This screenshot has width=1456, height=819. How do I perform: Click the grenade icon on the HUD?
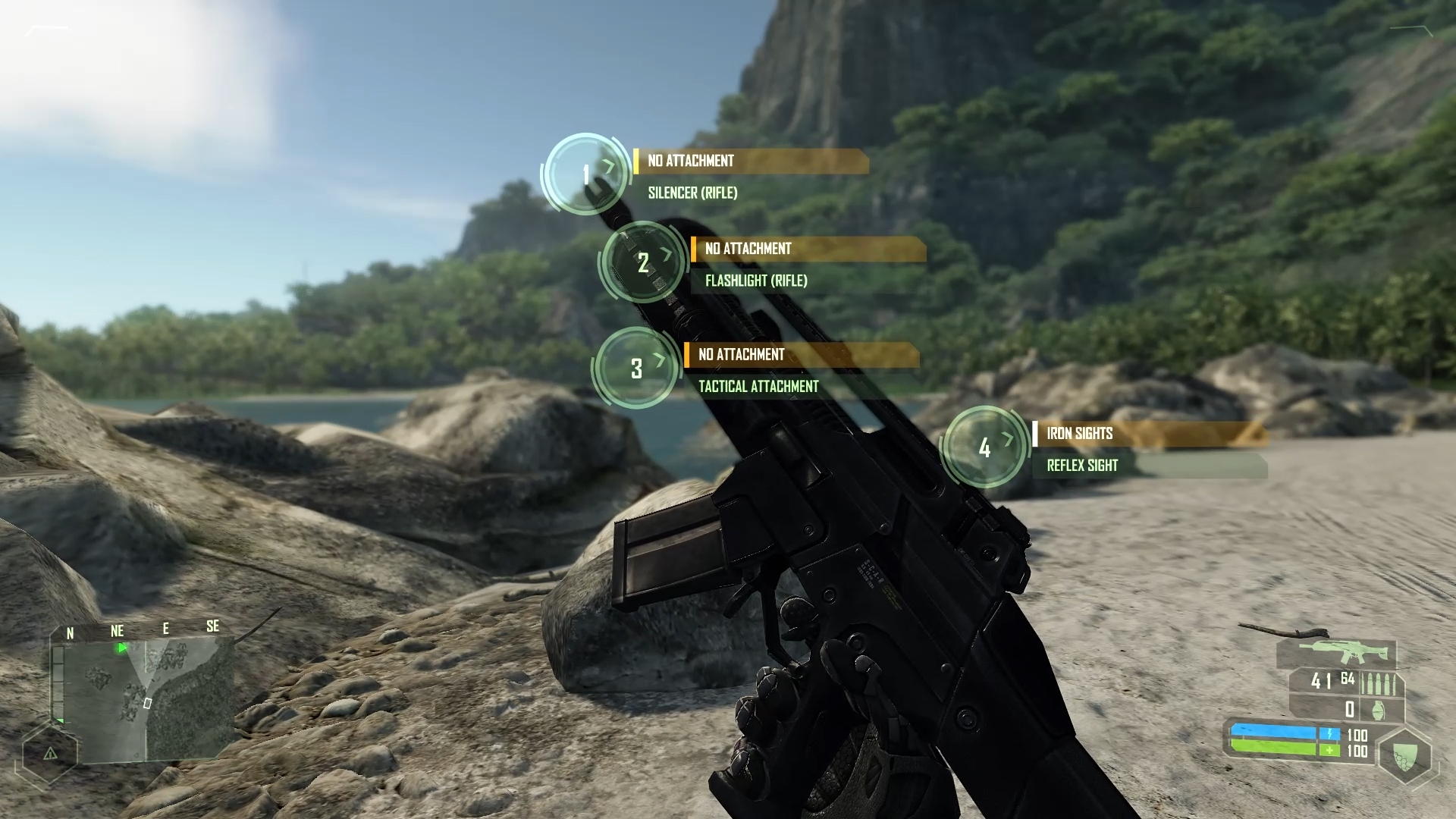click(x=1377, y=710)
